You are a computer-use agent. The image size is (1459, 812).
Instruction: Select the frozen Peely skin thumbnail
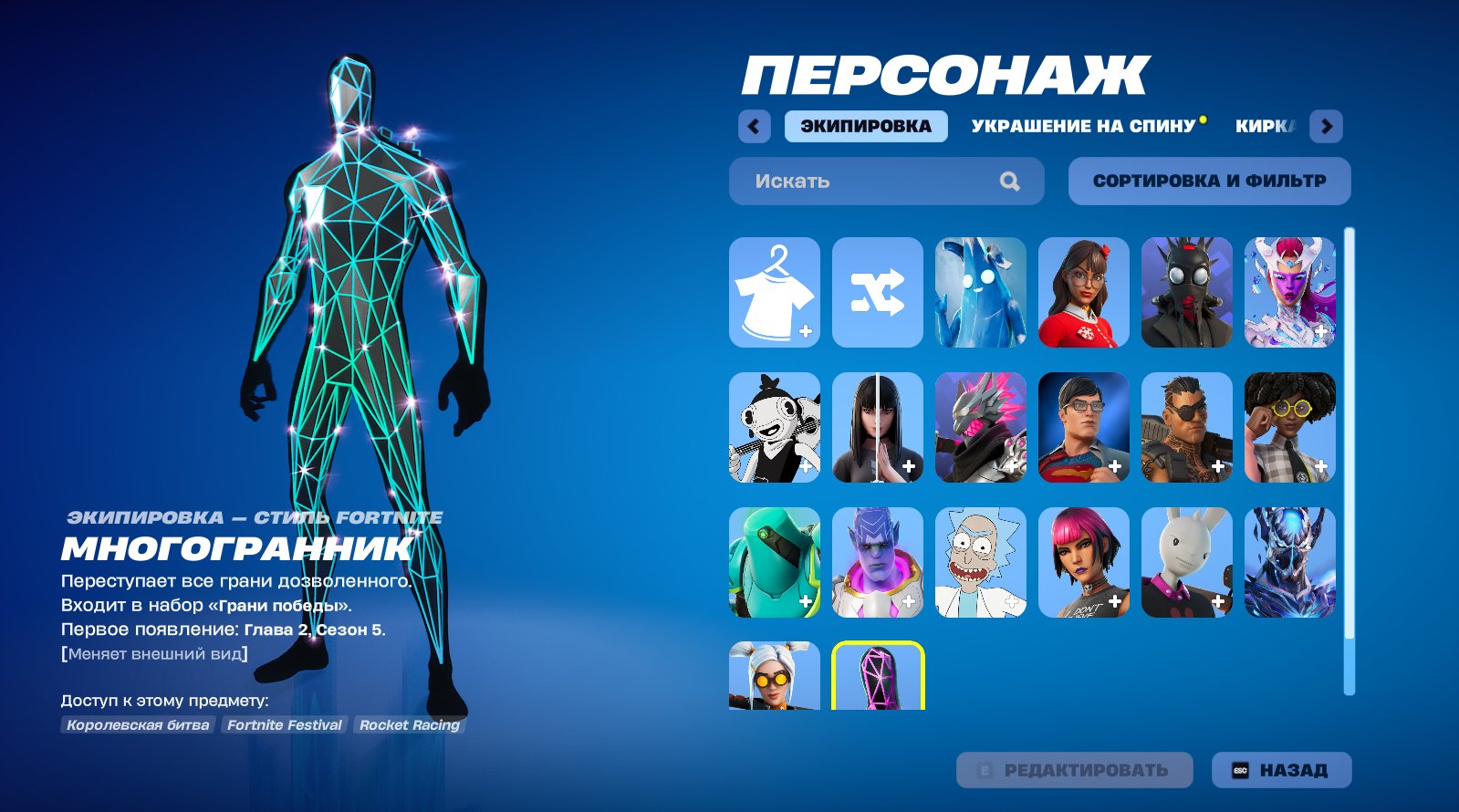pyautogui.click(x=979, y=293)
